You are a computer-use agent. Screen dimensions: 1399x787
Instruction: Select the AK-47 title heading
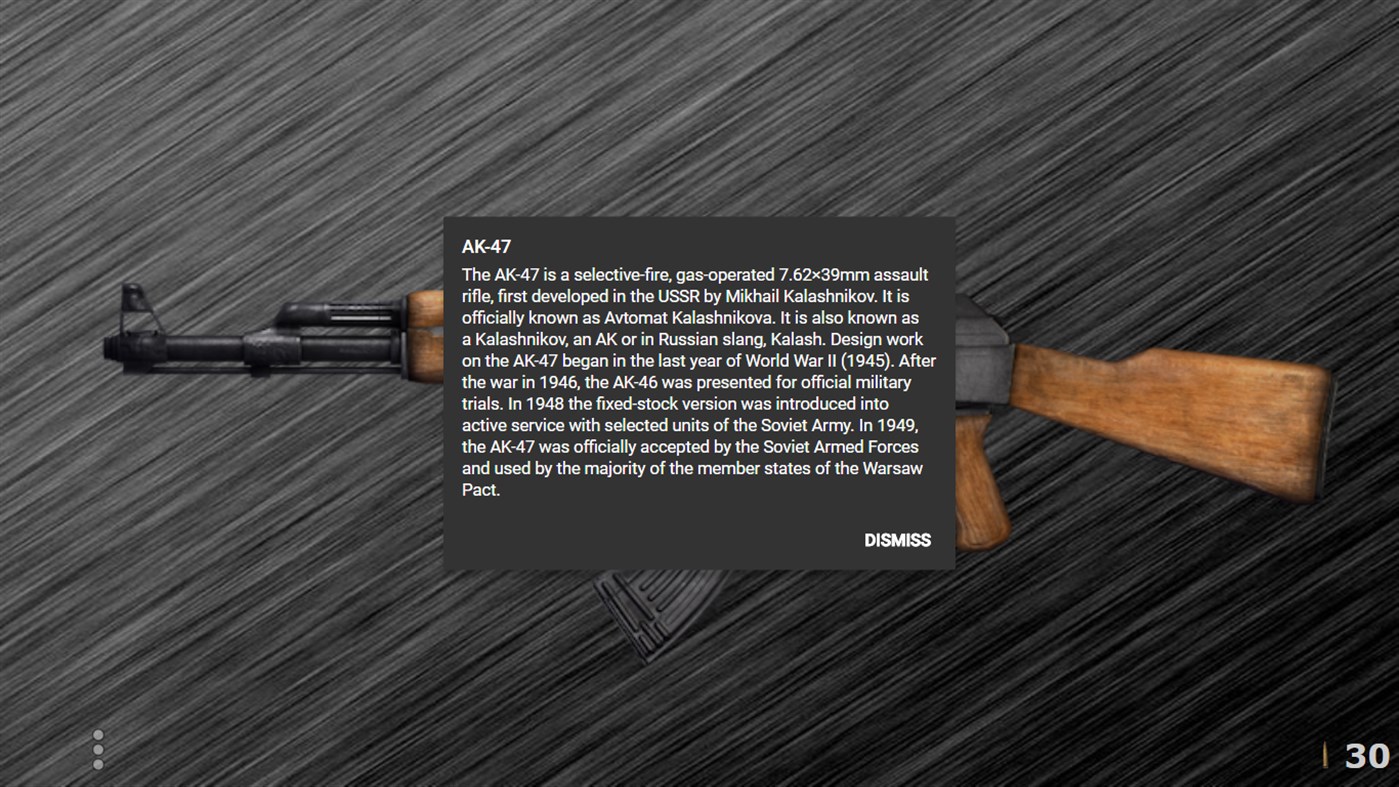point(485,245)
